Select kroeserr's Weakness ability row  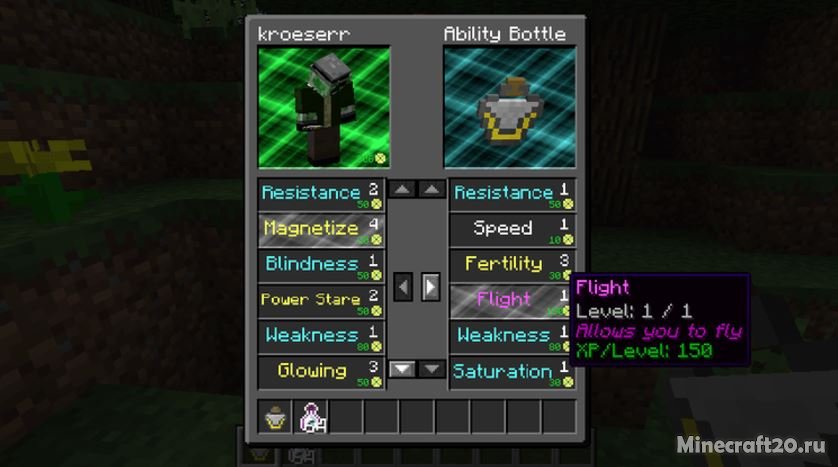320,335
